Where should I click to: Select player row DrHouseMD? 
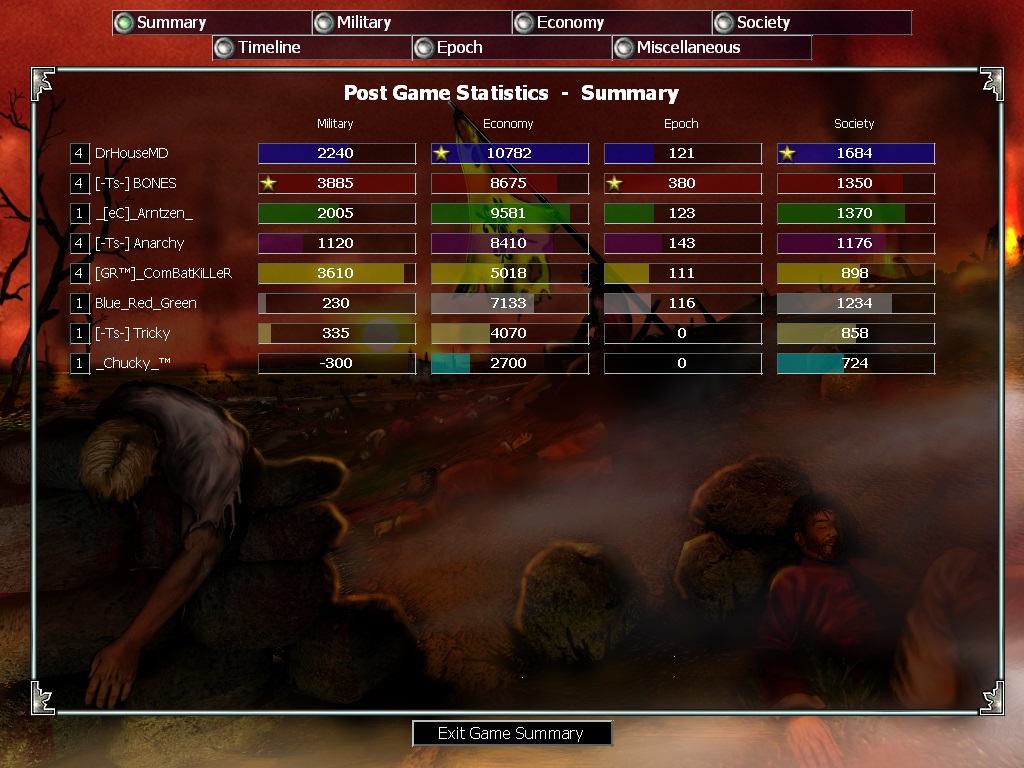[x=133, y=153]
